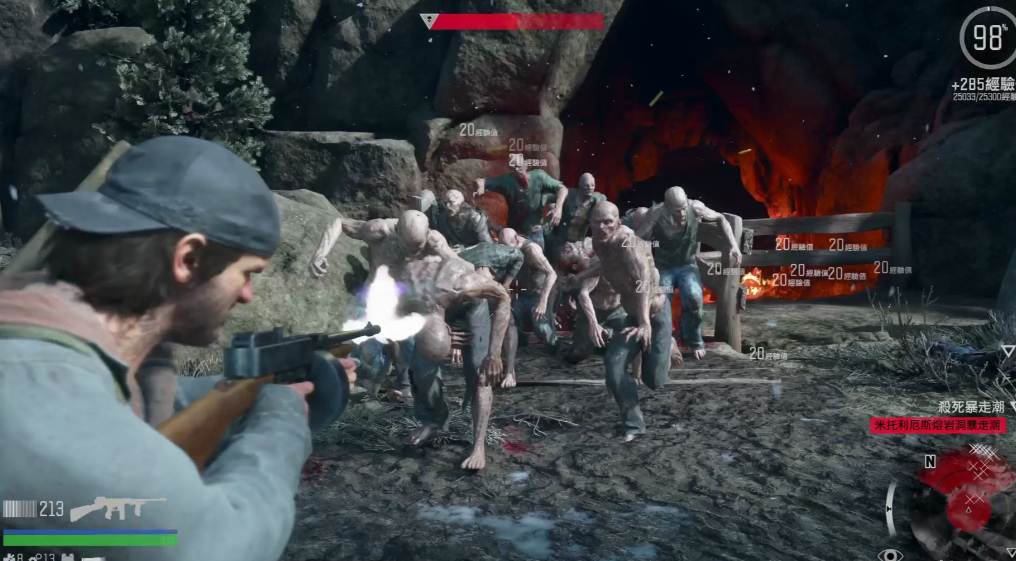1016x561 pixels.
Task: Click the red horde objective label
Action: [937, 425]
